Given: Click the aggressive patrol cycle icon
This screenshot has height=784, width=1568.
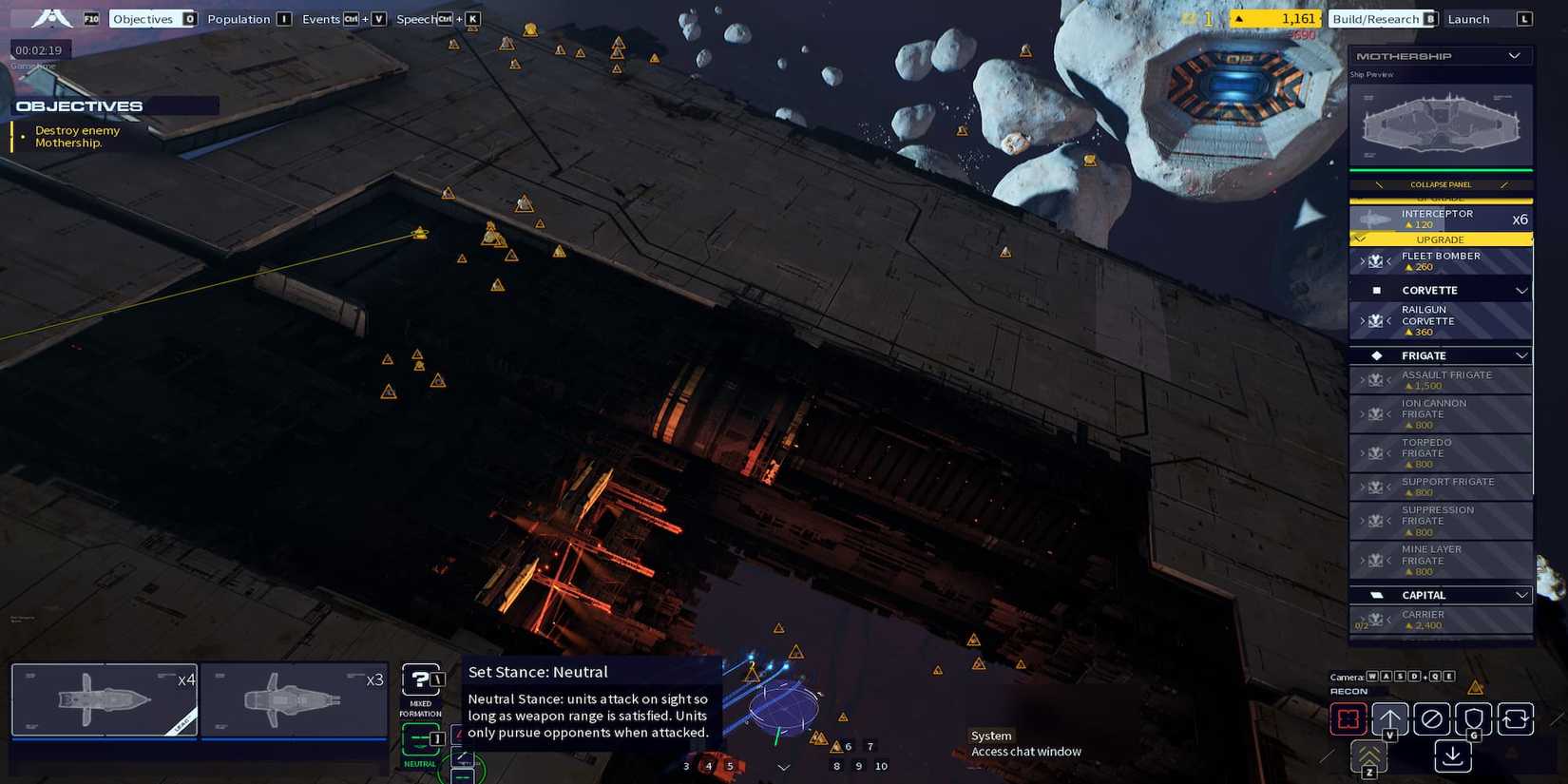Looking at the screenshot, I should 1515,719.
